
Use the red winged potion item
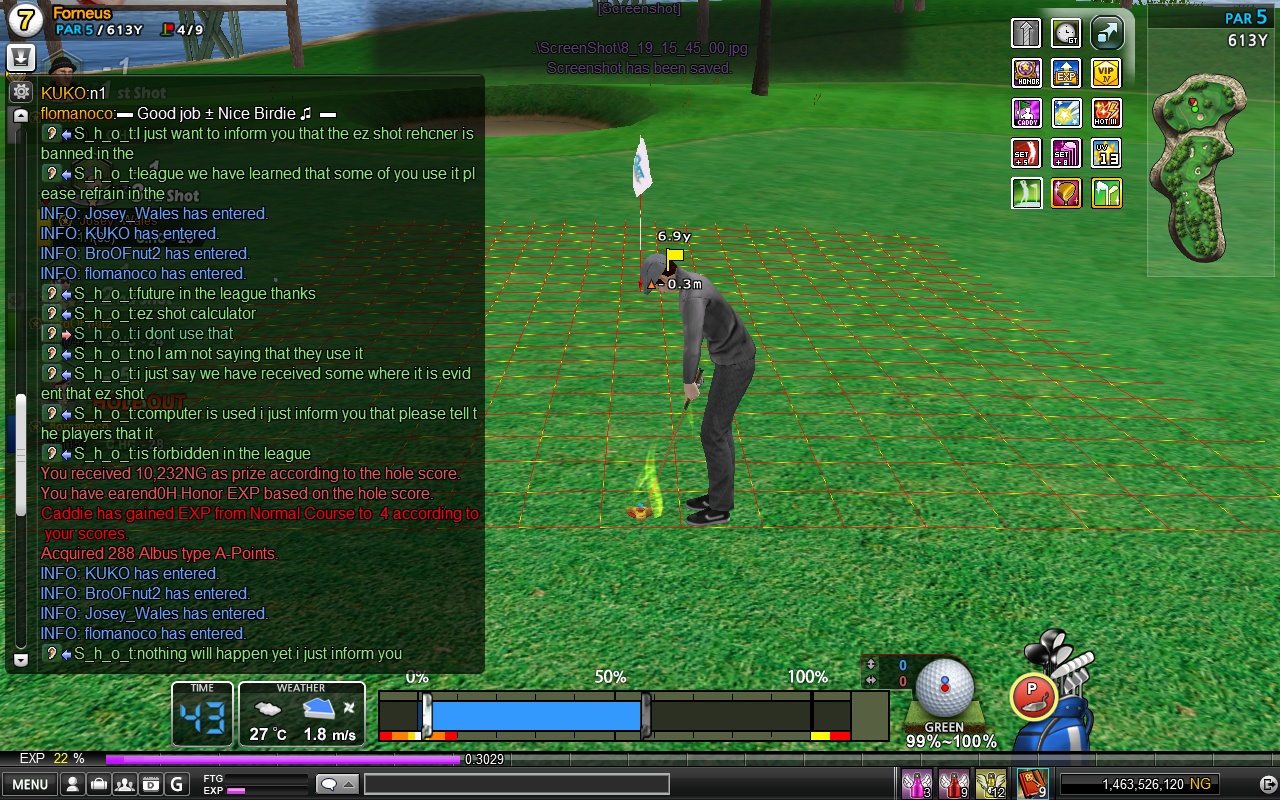[954, 784]
